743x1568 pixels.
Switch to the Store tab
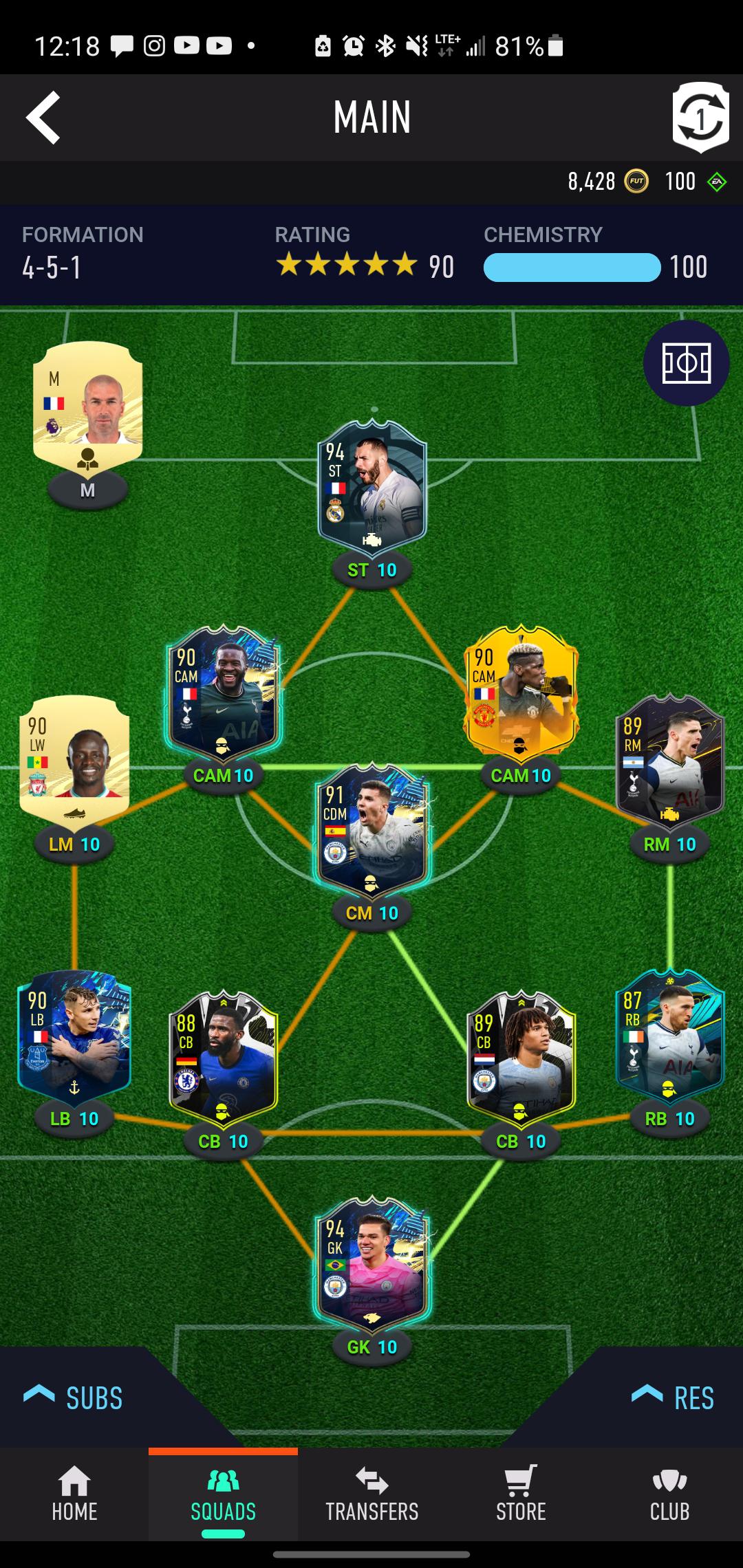coord(521,1494)
